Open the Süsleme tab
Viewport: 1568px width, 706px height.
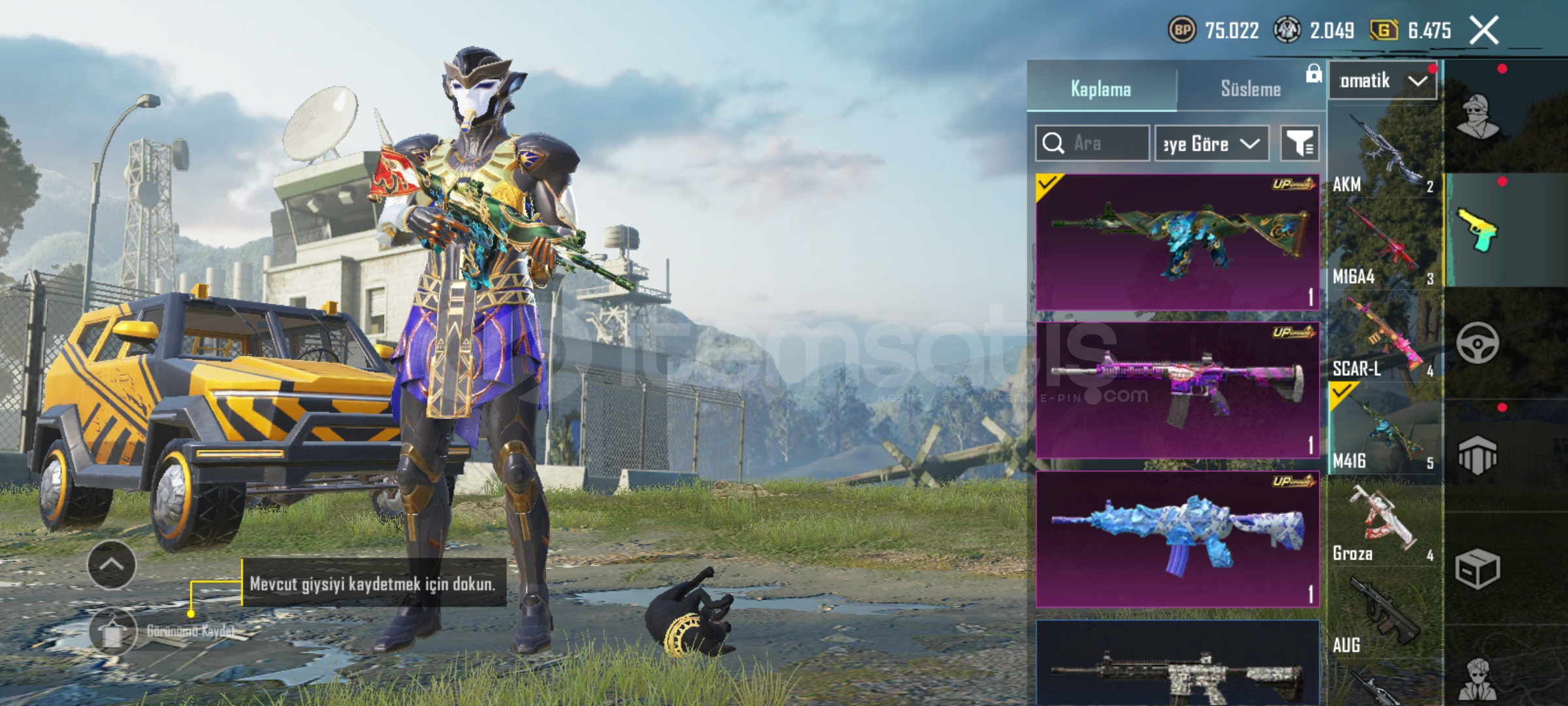coord(1250,89)
